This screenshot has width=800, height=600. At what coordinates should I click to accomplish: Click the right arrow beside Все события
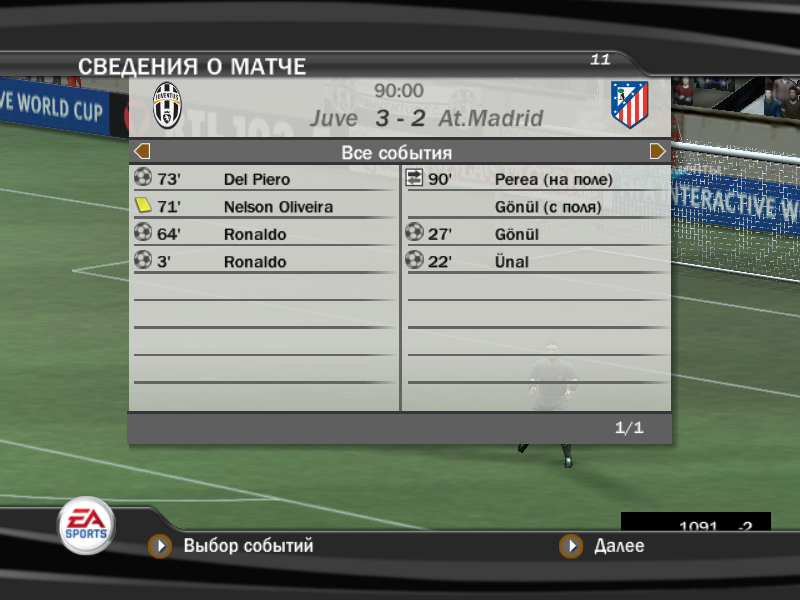pyautogui.click(x=658, y=152)
